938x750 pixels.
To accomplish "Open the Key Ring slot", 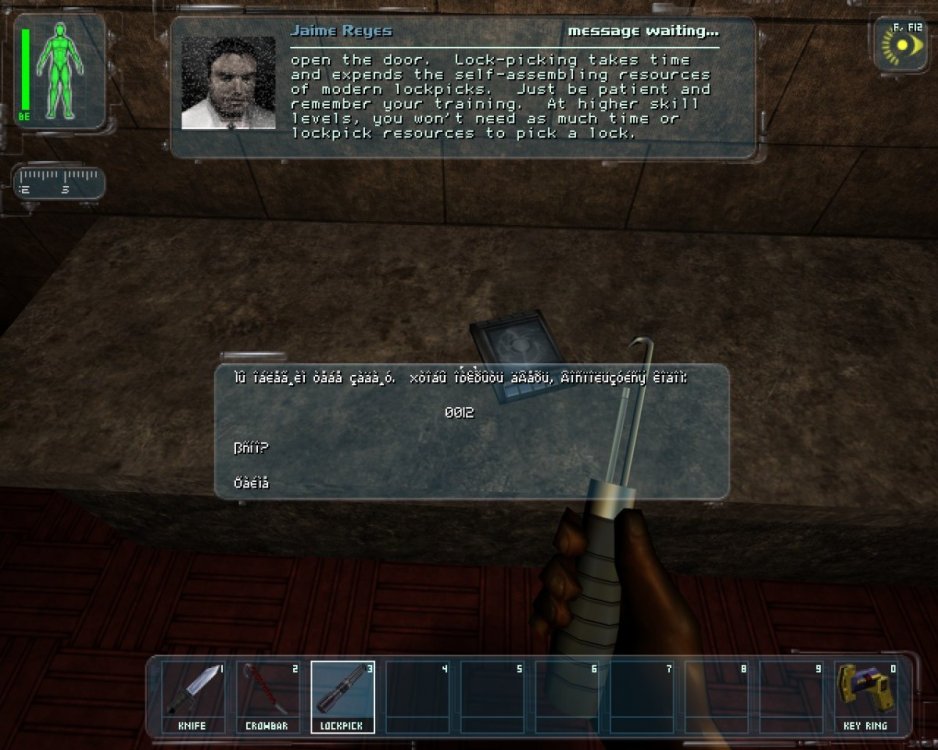I will [x=868, y=697].
